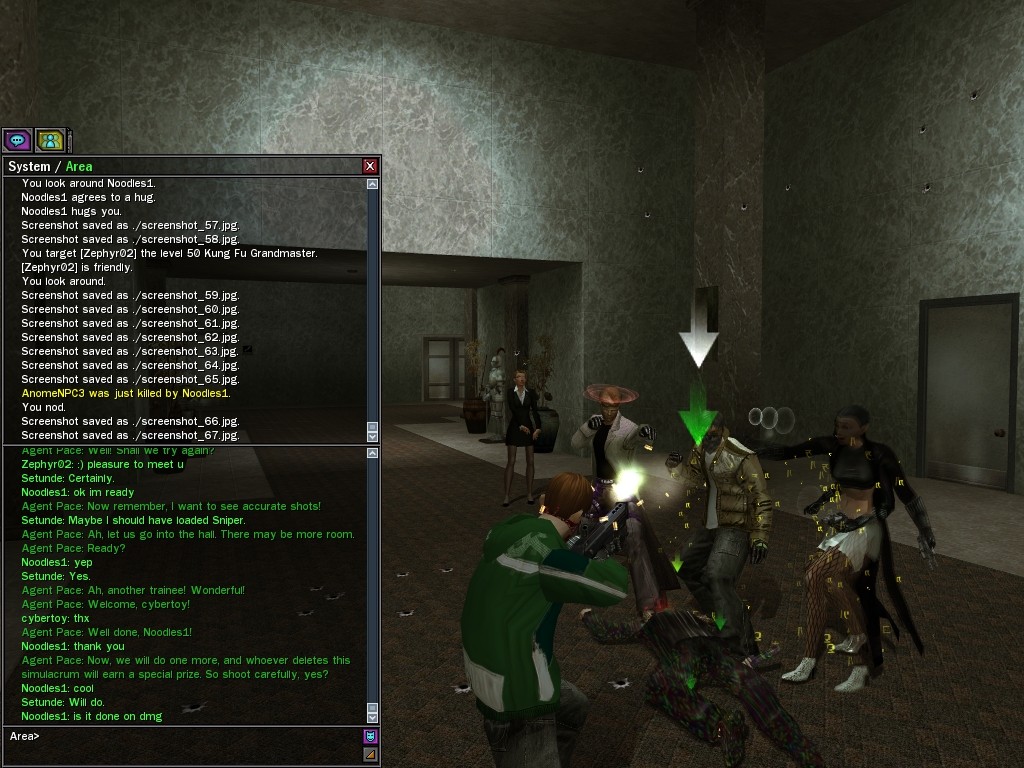Click the area chat scroll-down arrow
The image size is (1024, 768).
pyautogui.click(x=373, y=717)
